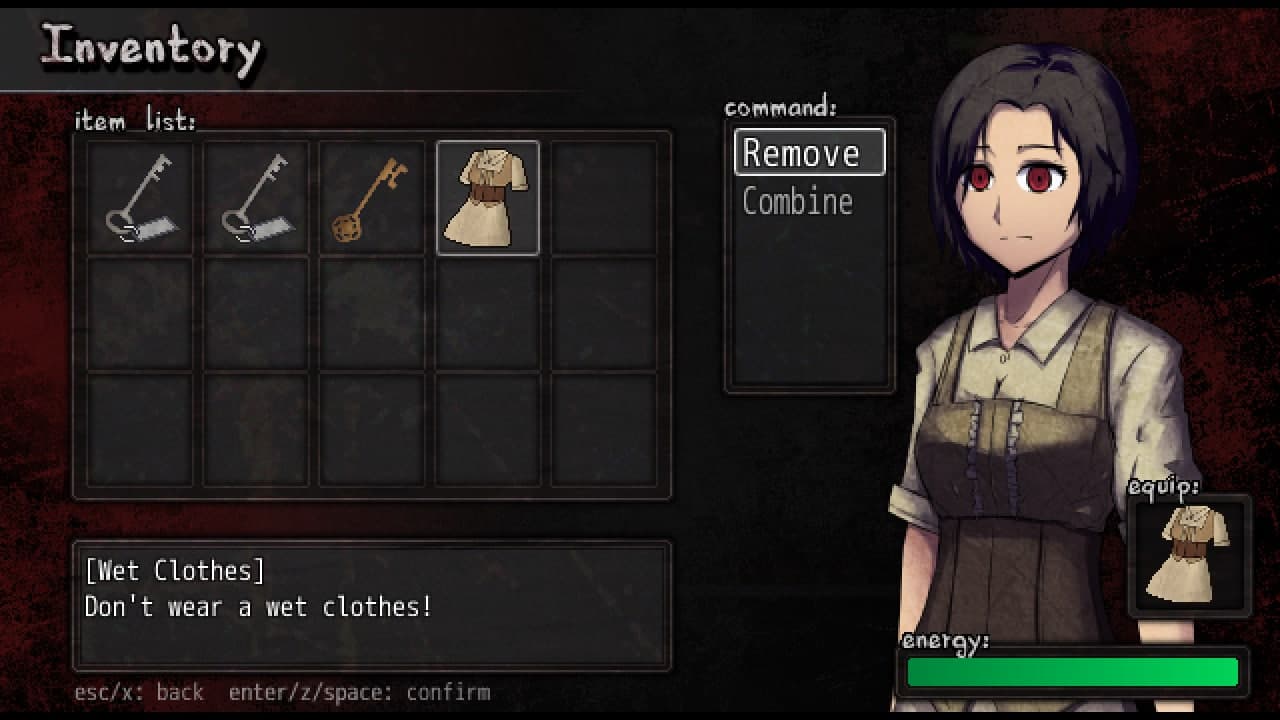Image resolution: width=1280 pixels, height=720 pixels.
Task: Pick the bronze ornate key item
Action: (371, 198)
